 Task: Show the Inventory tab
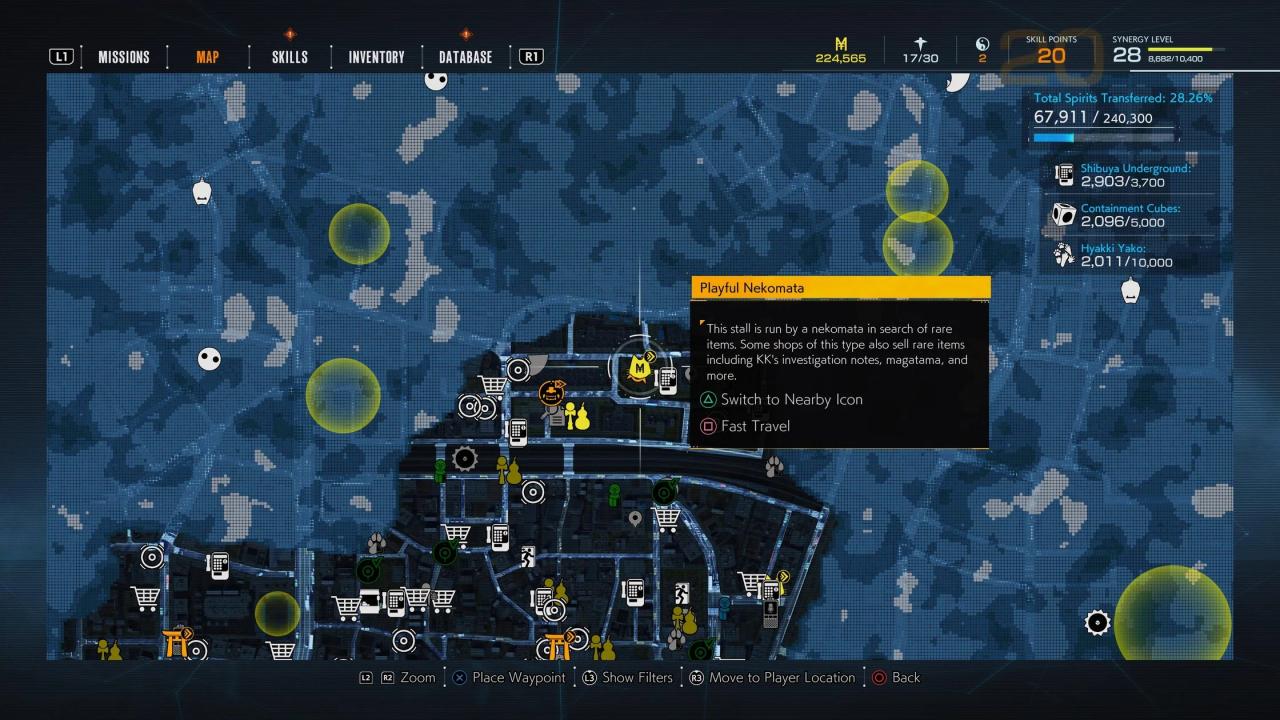tap(376, 57)
